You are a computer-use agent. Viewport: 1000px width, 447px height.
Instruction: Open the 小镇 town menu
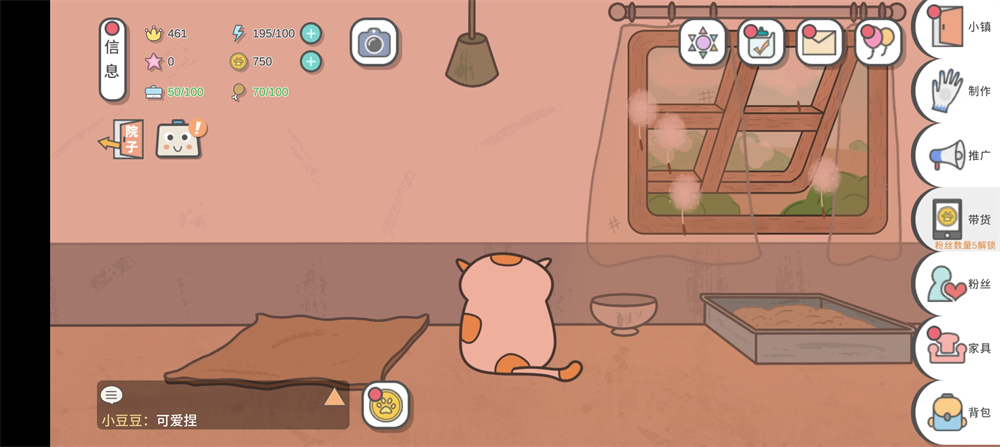[x=958, y=27]
